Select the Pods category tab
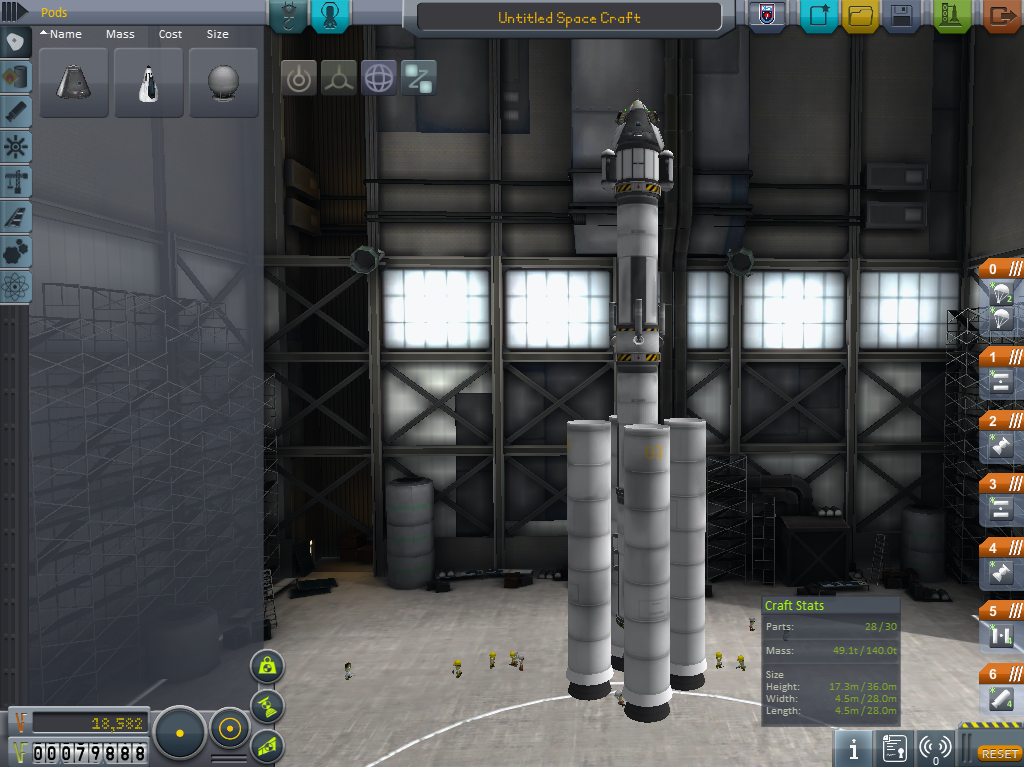This screenshot has height=767, width=1024. (16, 43)
